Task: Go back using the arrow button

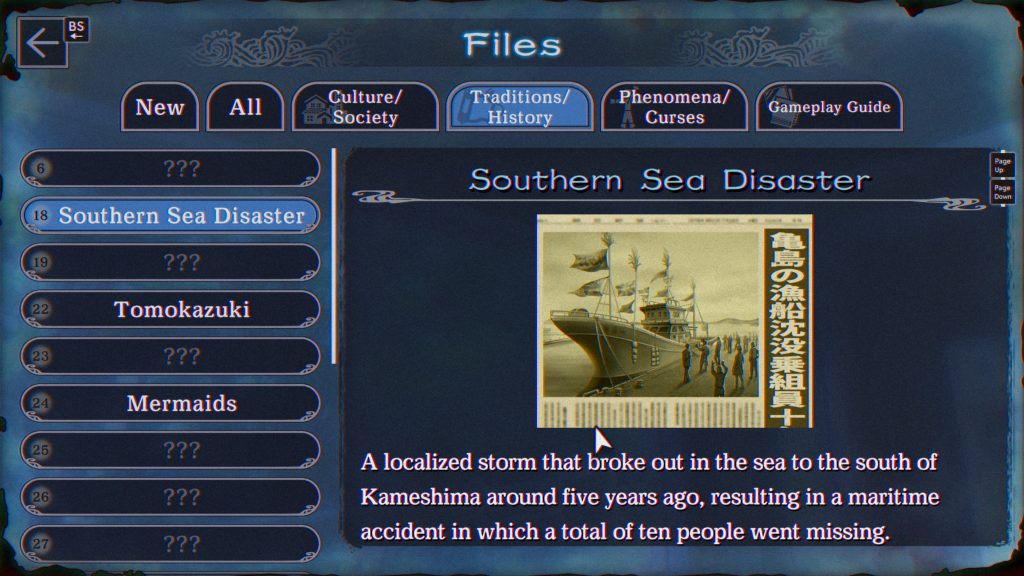Action: coord(42,45)
